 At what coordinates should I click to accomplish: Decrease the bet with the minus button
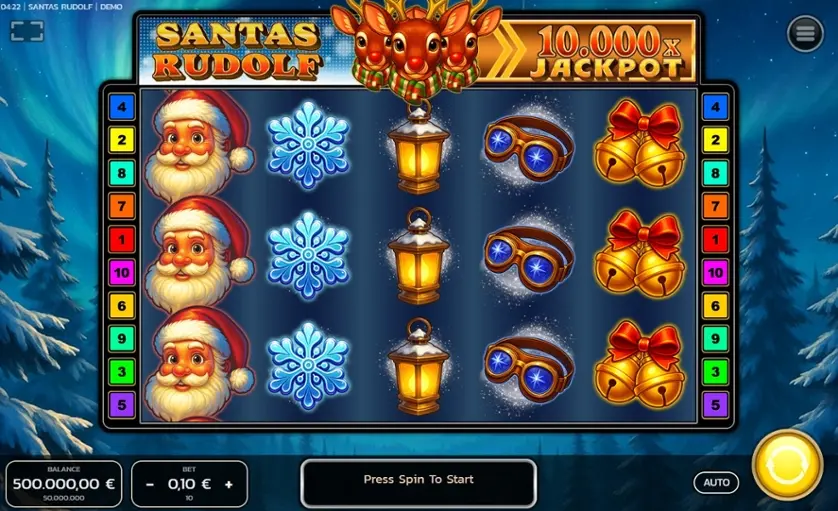click(x=150, y=484)
